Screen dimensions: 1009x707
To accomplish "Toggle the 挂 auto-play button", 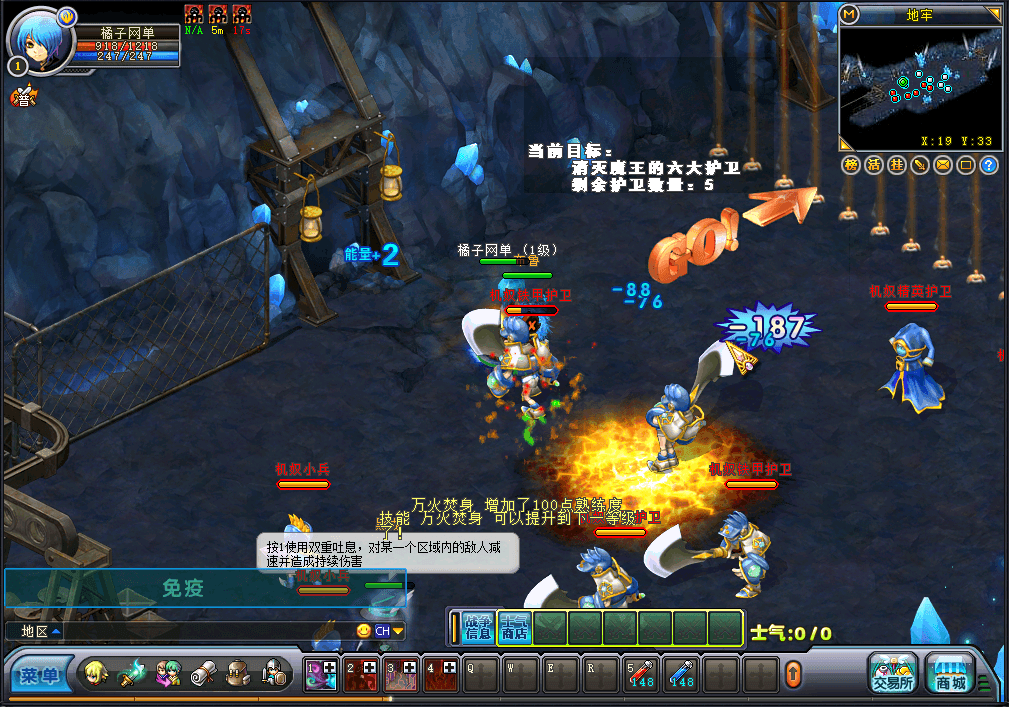I will pos(897,165).
